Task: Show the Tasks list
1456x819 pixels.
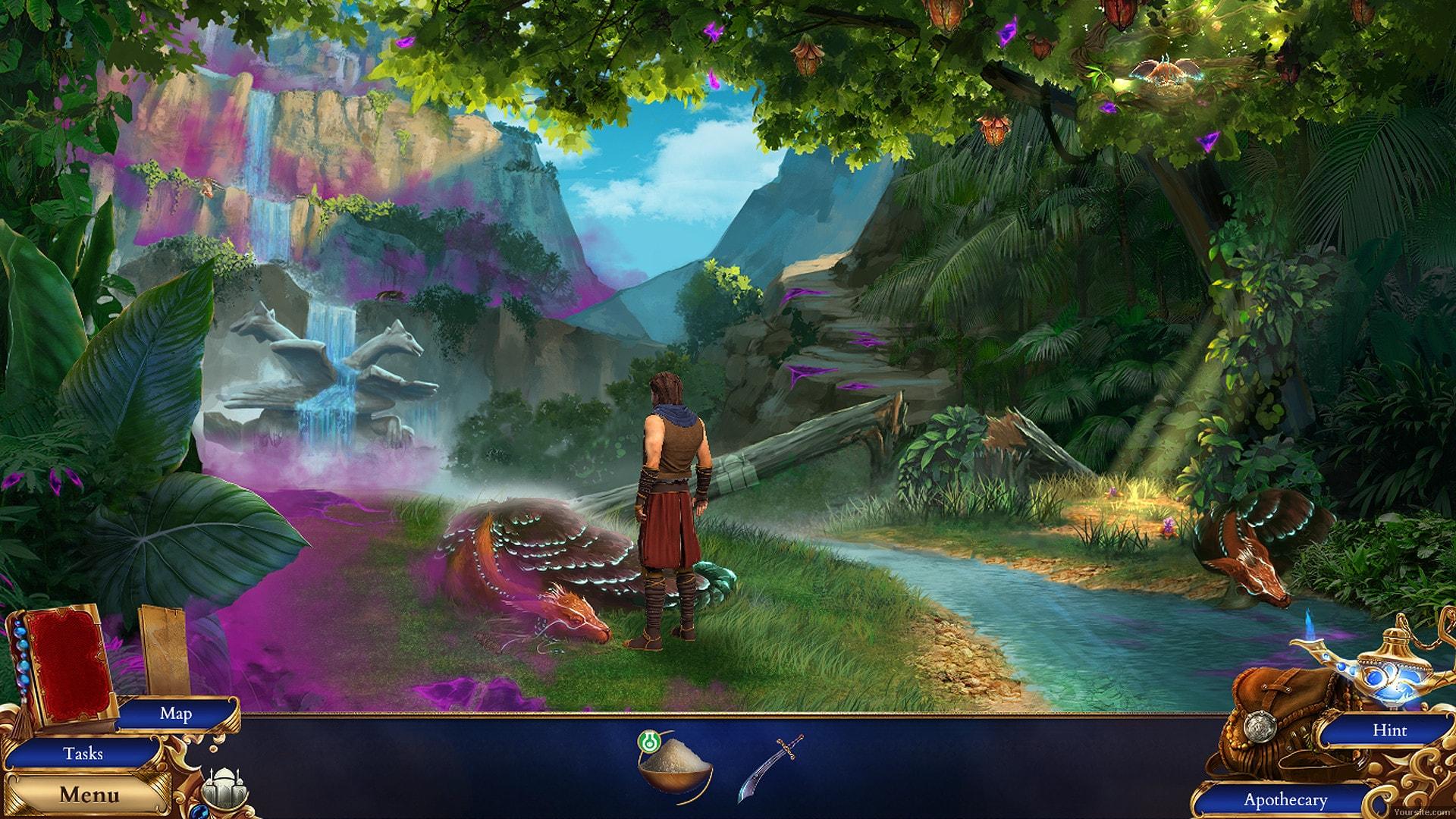Action: coord(83,753)
